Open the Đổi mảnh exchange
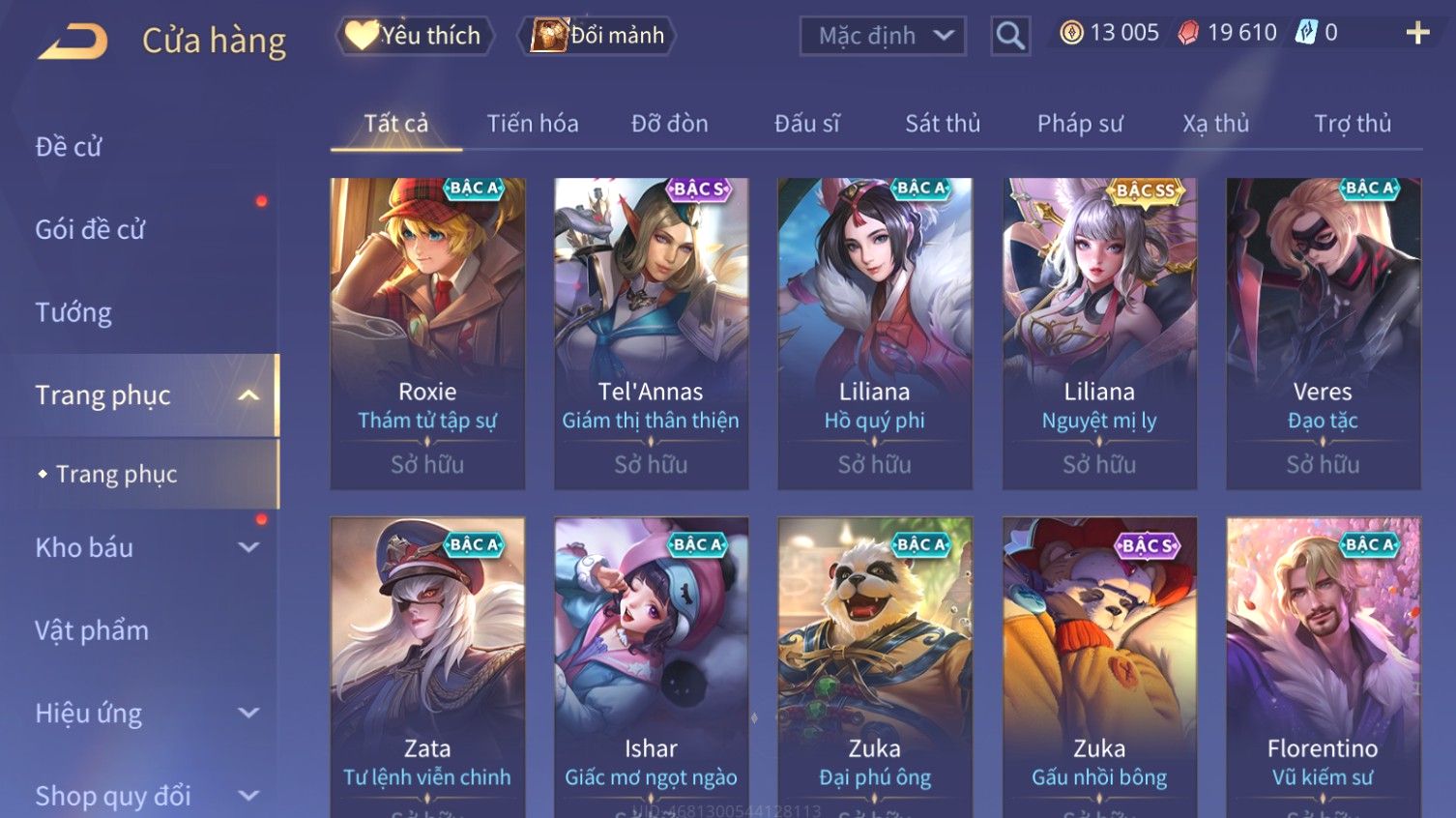This screenshot has width=1456, height=818. [598, 36]
